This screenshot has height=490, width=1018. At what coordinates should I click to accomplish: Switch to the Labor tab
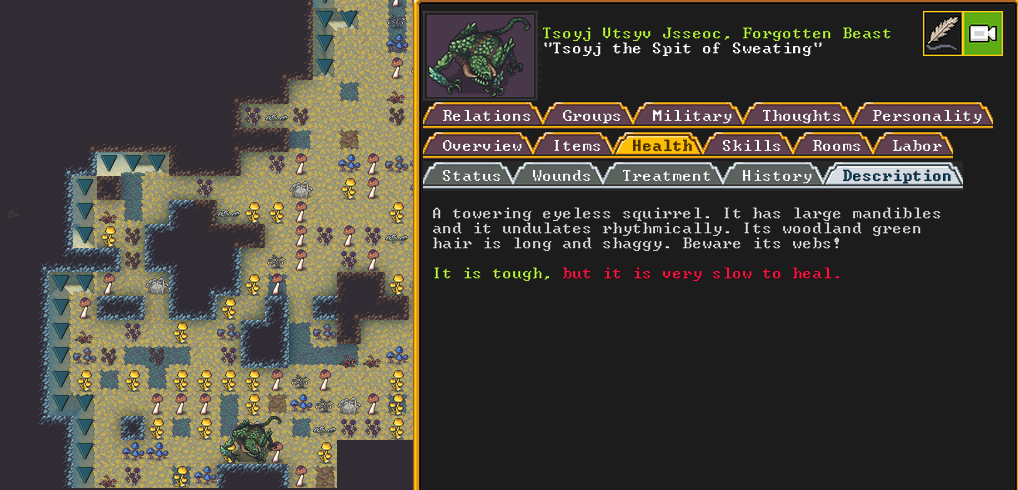point(916,146)
